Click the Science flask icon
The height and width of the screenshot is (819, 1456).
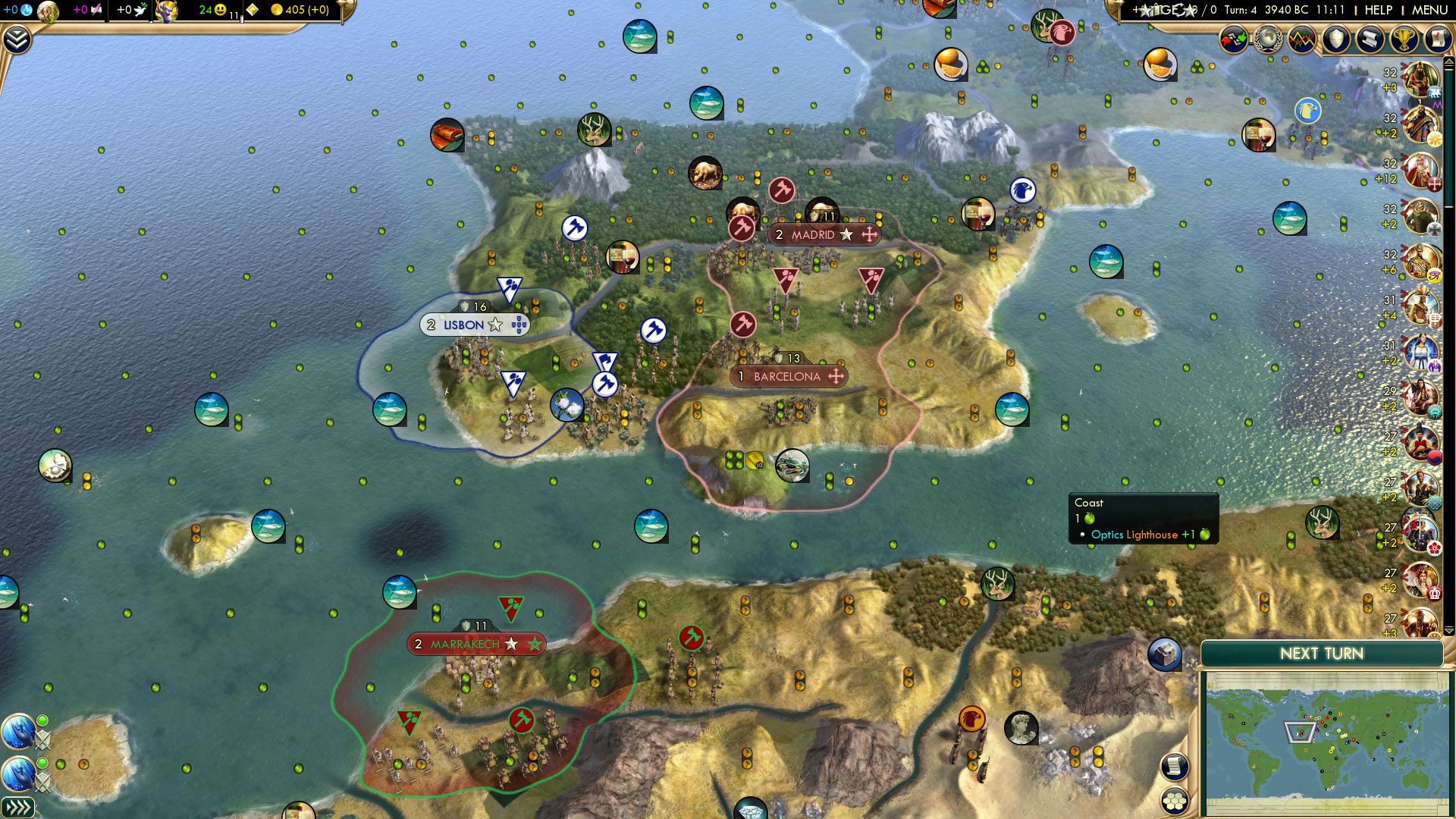26,10
